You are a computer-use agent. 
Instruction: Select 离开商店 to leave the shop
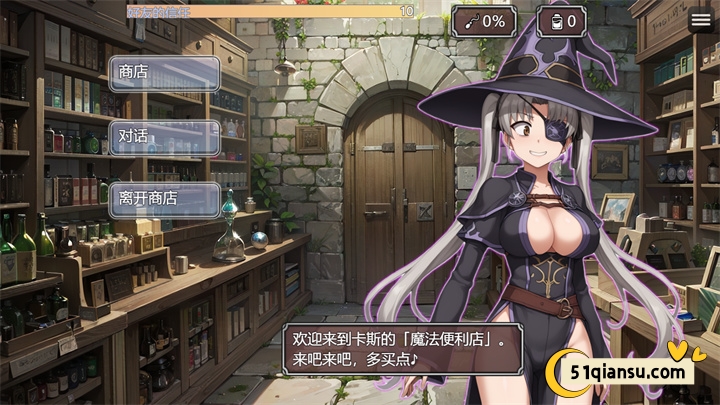point(164,199)
